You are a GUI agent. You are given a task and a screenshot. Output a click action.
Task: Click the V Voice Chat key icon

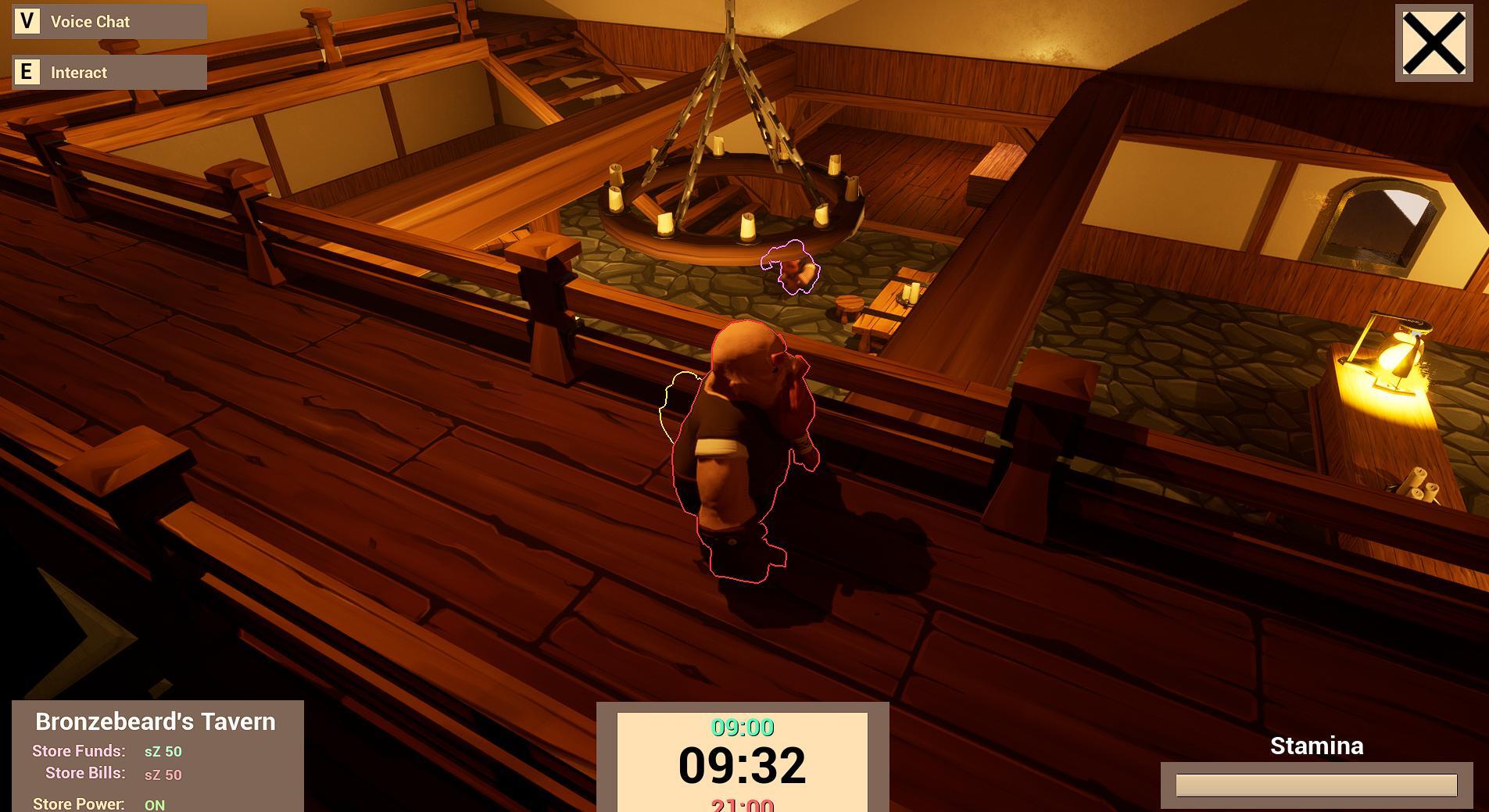pyautogui.click(x=28, y=21)
